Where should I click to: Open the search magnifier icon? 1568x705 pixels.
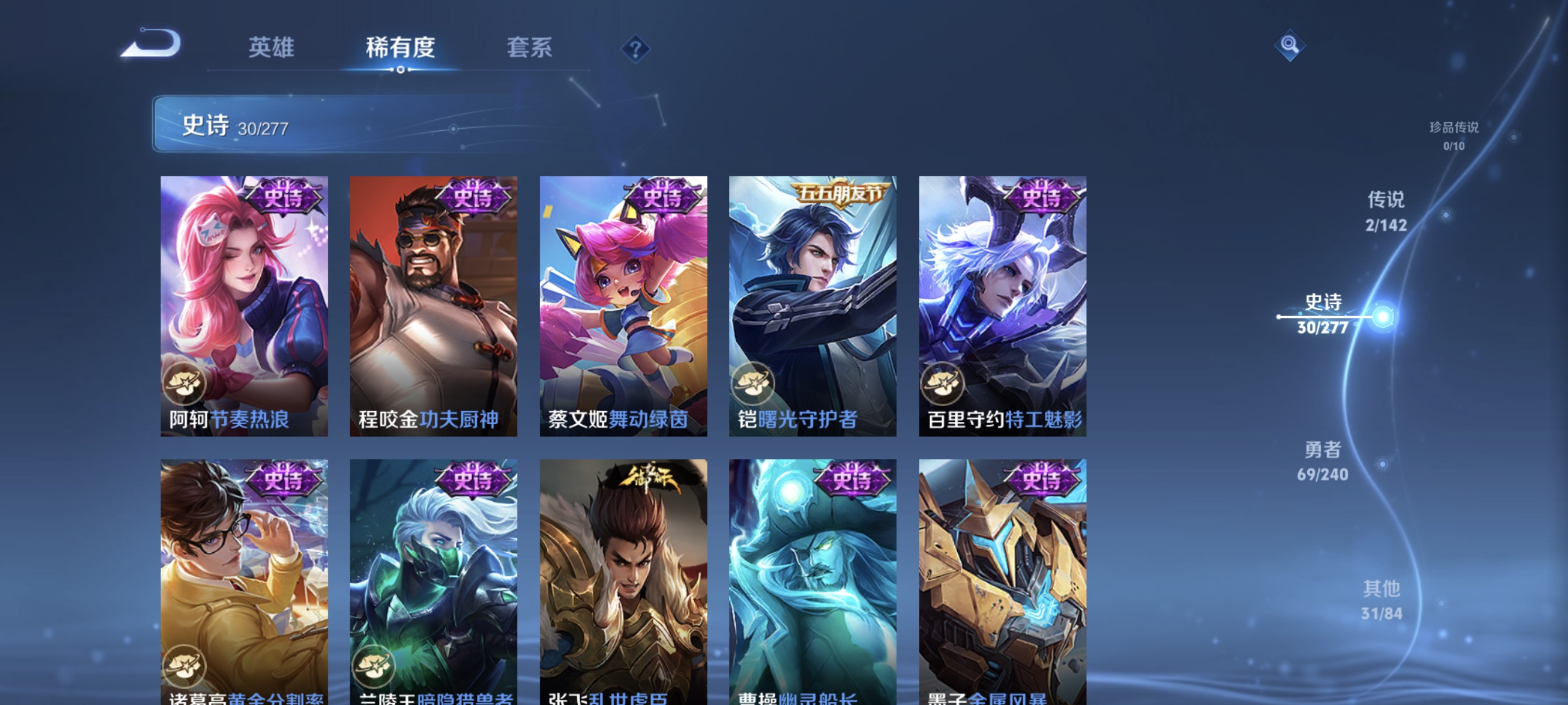point(1290,45)
